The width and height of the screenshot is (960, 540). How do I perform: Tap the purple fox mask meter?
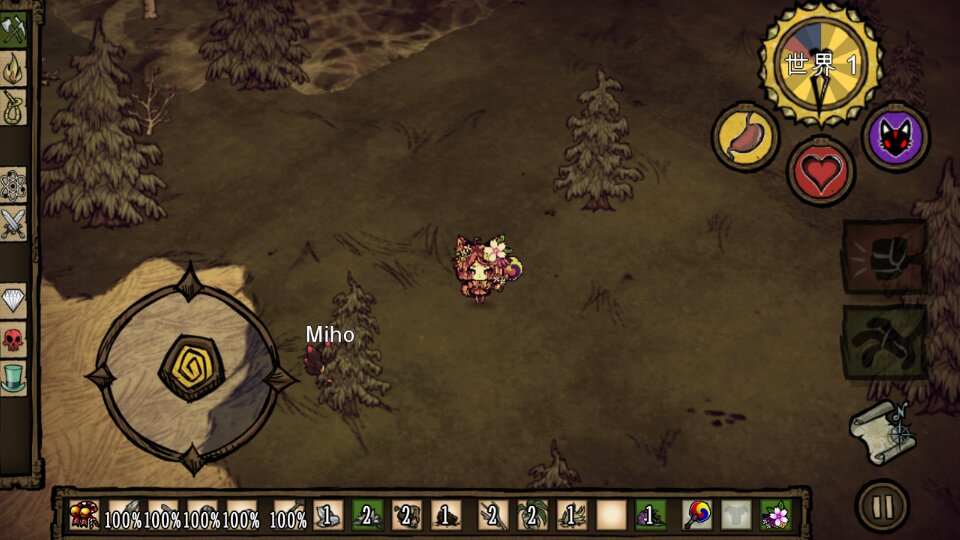coord(896,136)
